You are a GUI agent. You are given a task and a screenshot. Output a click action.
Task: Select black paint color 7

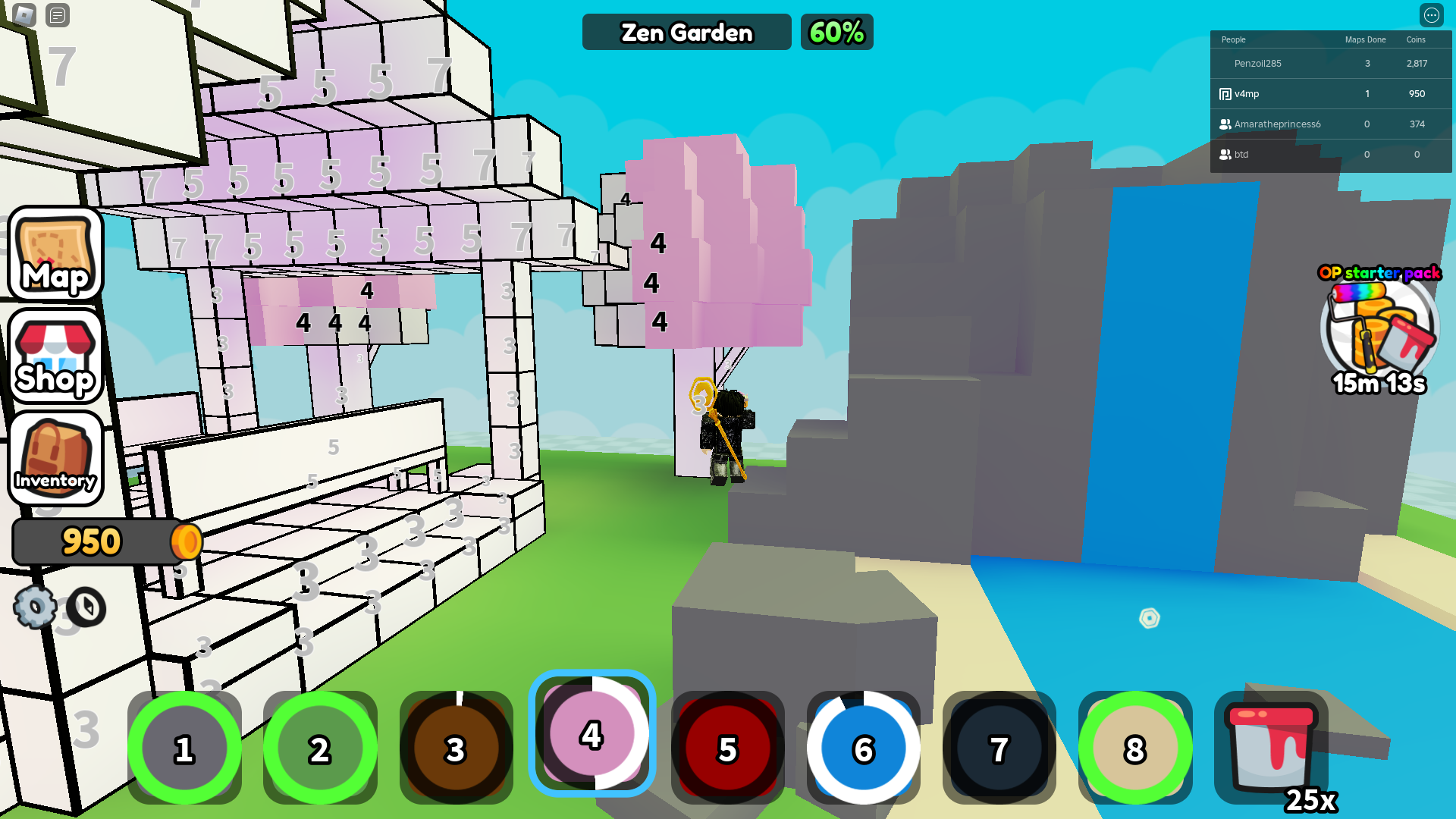point(999,748)
